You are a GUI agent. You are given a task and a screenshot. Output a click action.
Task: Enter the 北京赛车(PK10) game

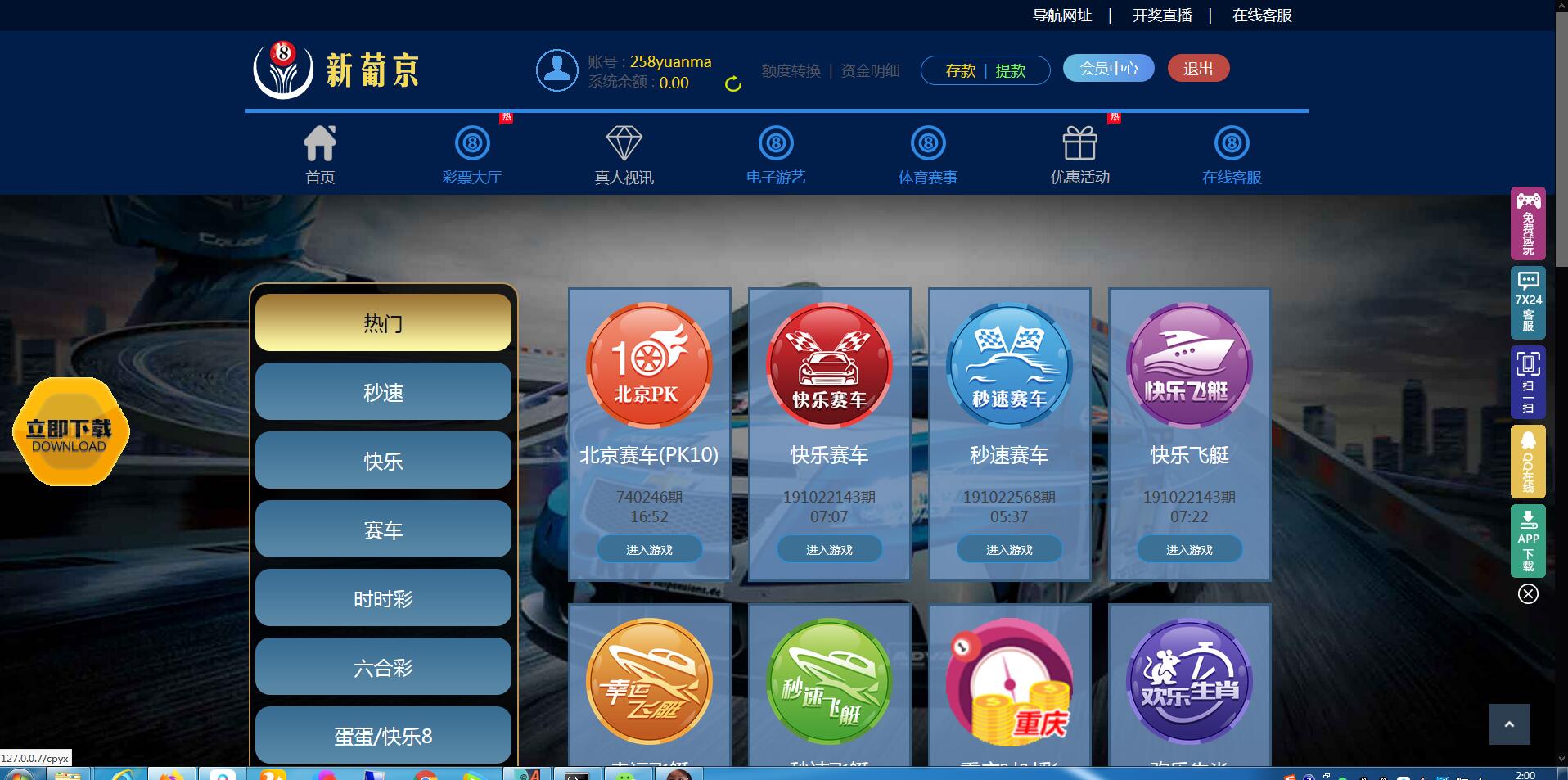pyautogui.click(x=649, y=550)
